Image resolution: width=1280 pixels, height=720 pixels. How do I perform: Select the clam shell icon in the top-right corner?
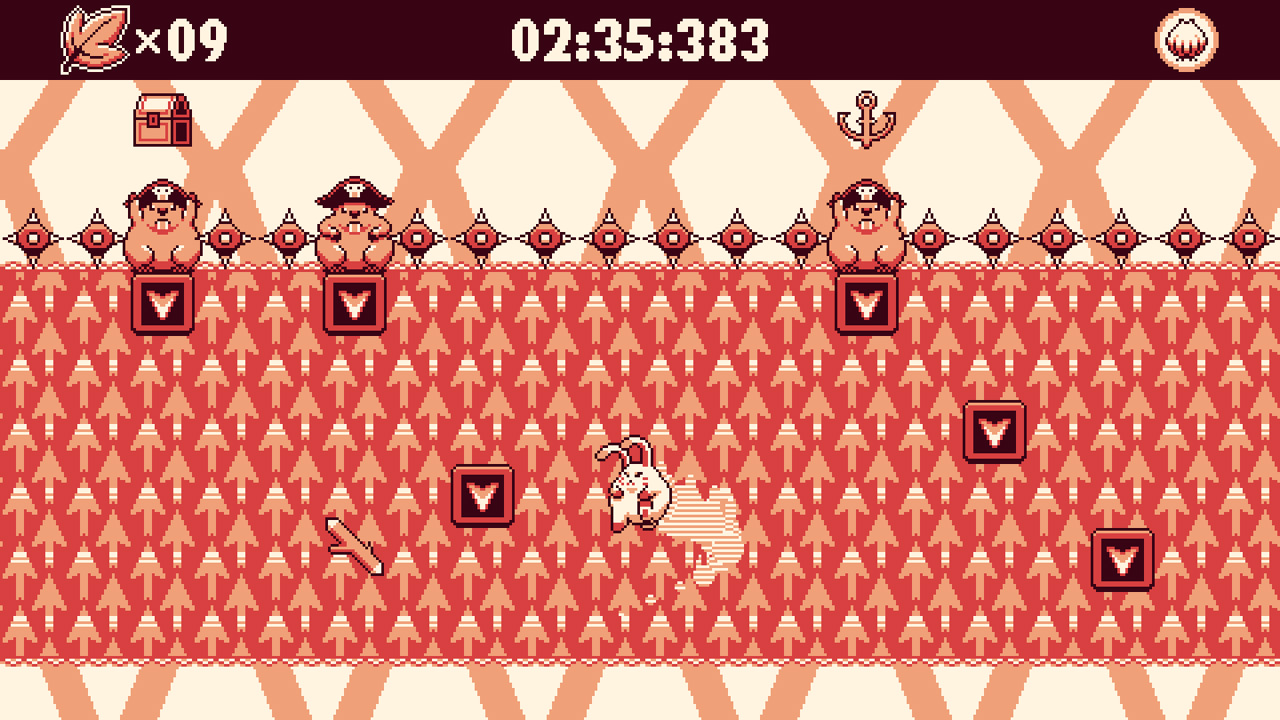point(1185,40)
